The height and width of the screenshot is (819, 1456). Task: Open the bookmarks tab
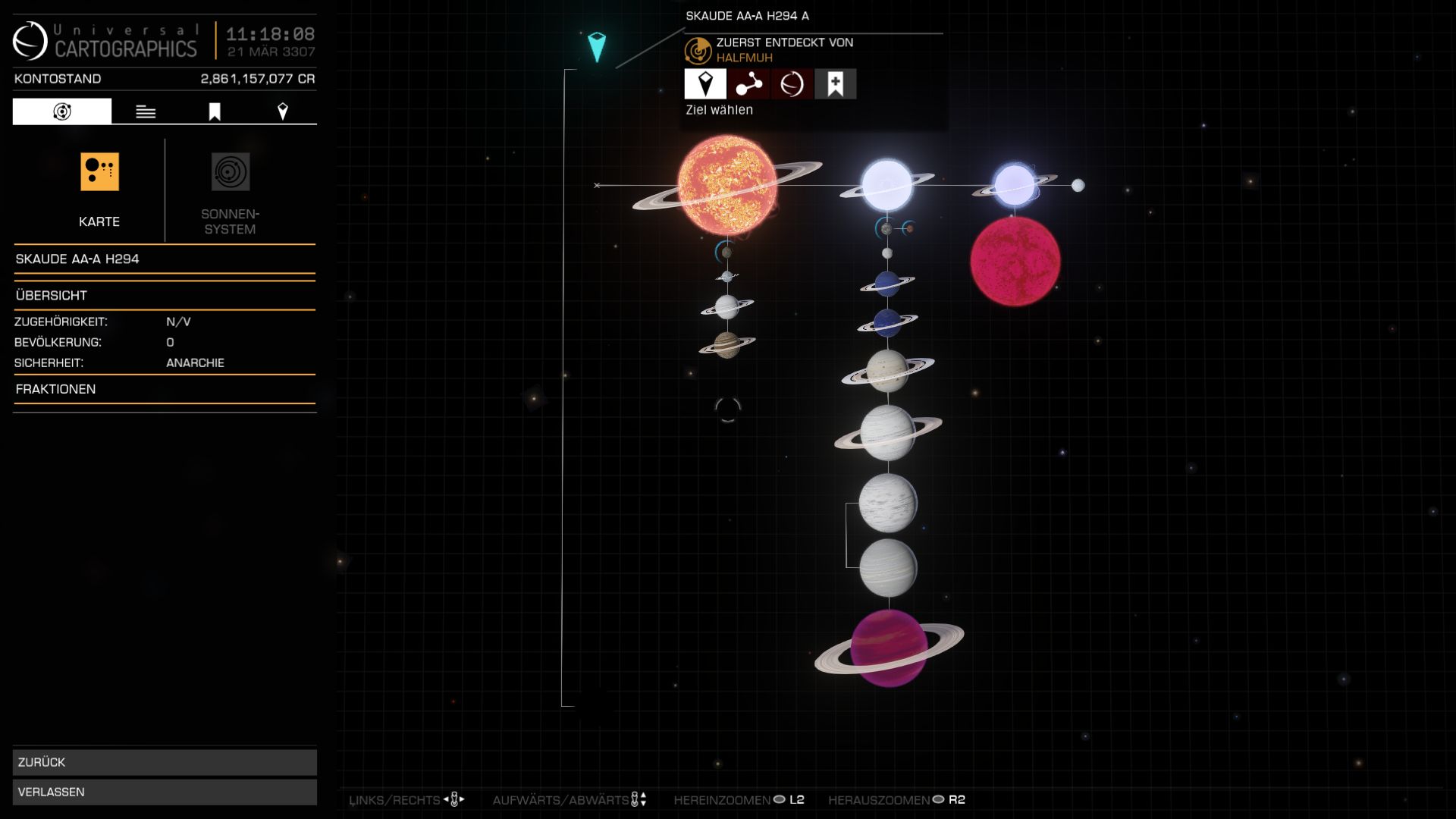[215, 111]
